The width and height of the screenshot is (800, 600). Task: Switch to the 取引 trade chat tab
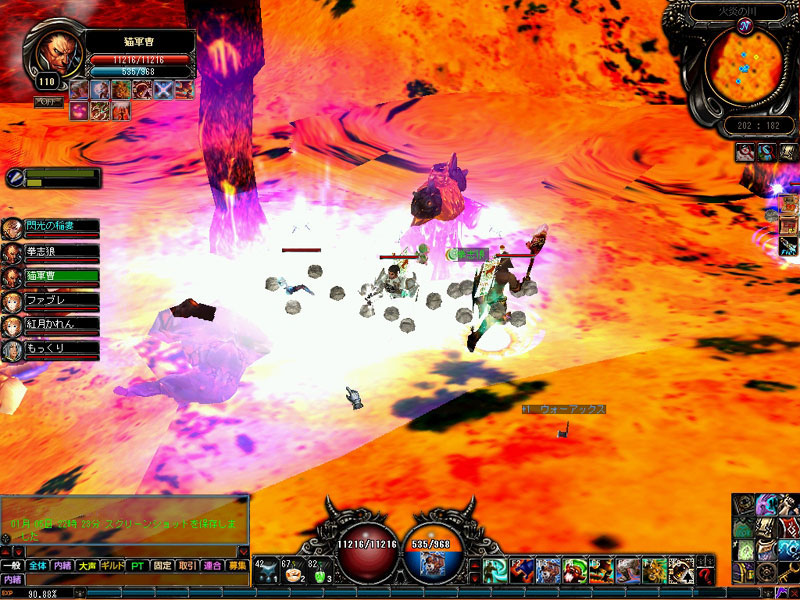click(188, 566)
